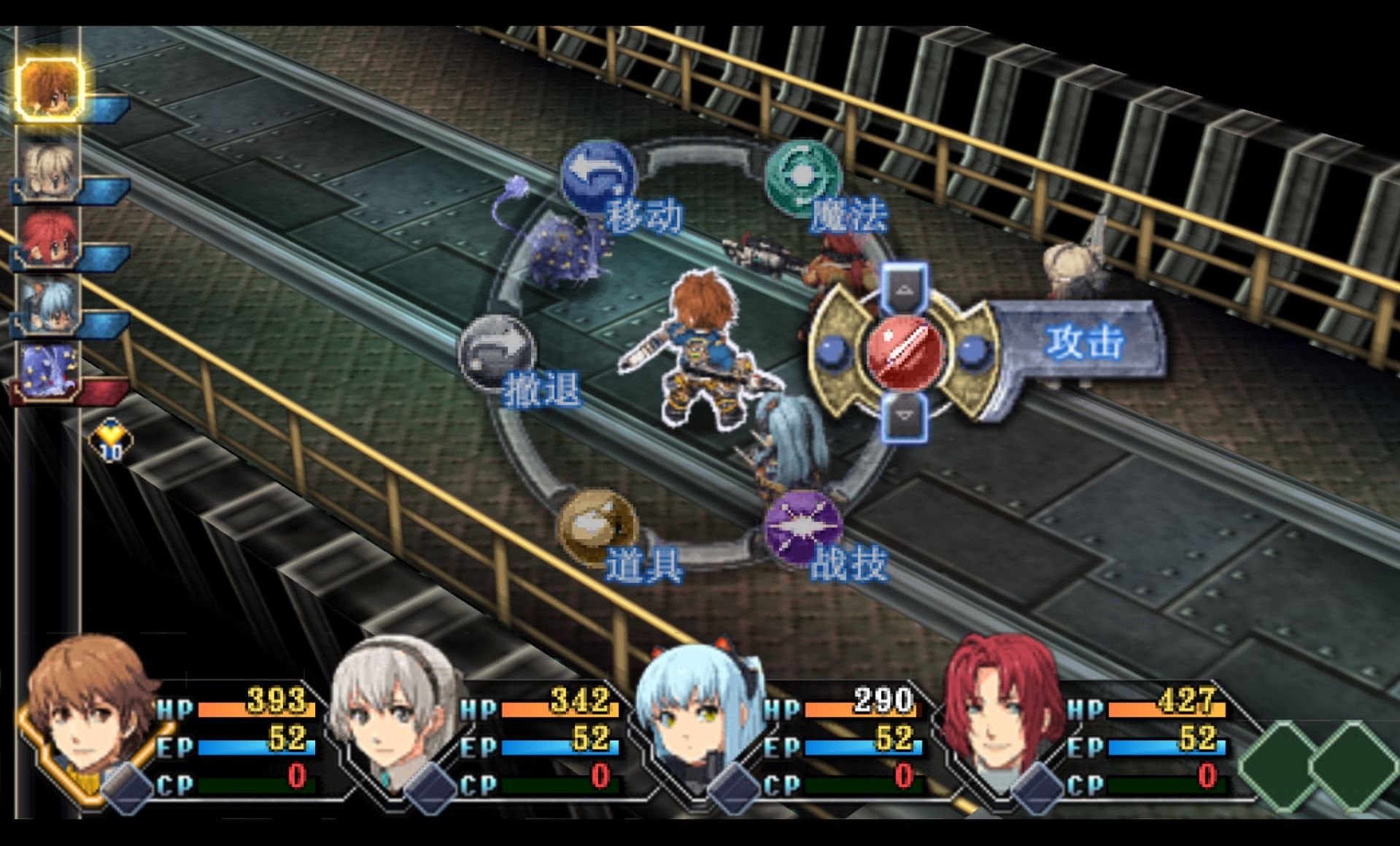Click the down arrow below the attack orb
Viewport: 1400px width, 846px height.
coord(905,416)
